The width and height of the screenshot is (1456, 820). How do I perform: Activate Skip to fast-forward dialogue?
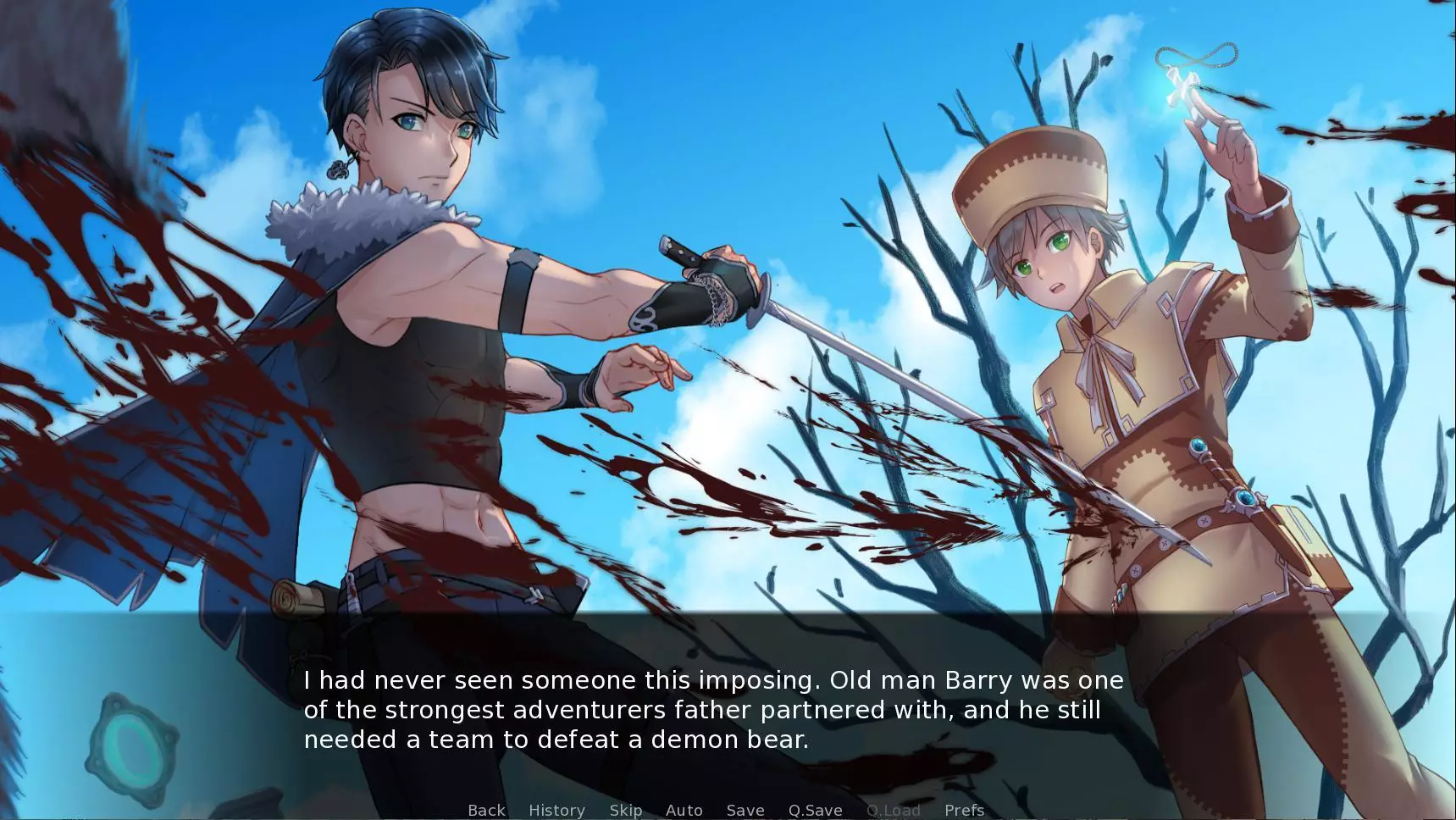pos(626,810)
